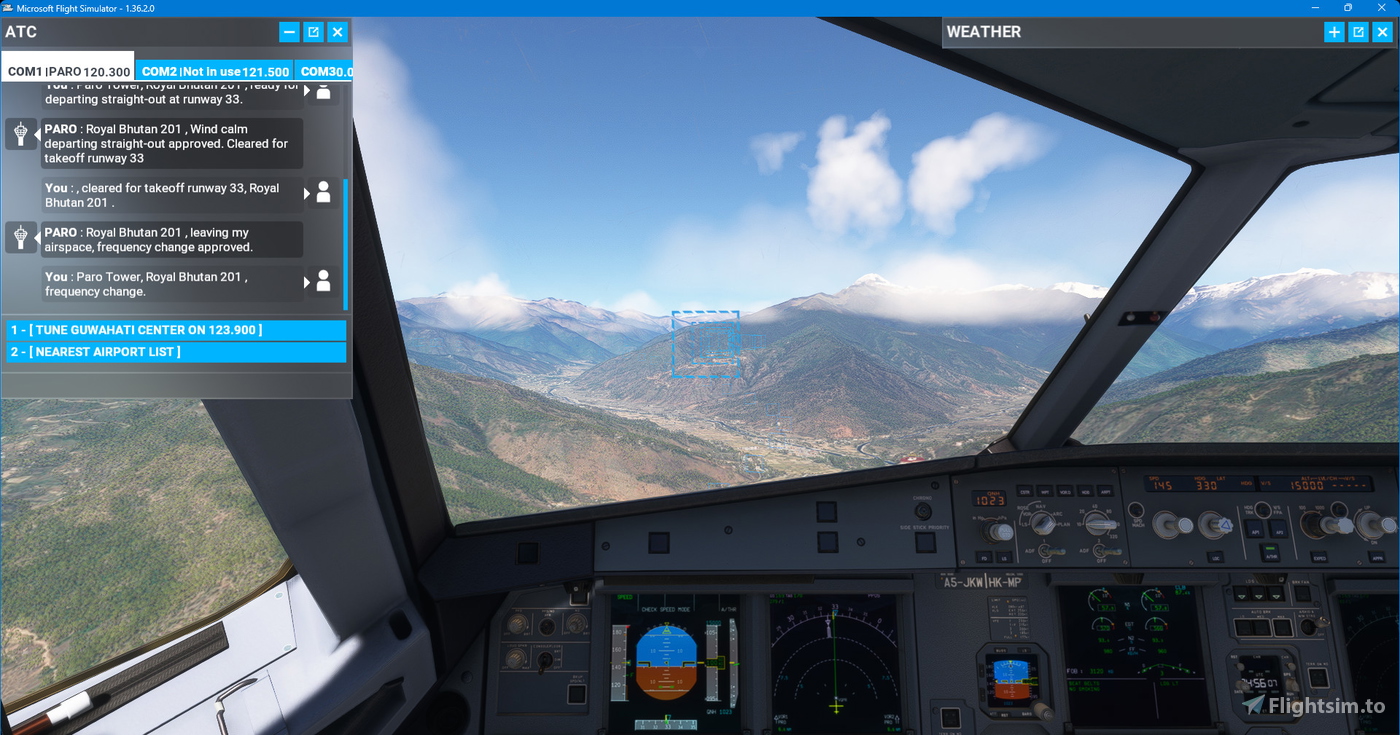Toggle the A/THR autothrust button
Screen dimensions: 1400x735
[1269, 554]
